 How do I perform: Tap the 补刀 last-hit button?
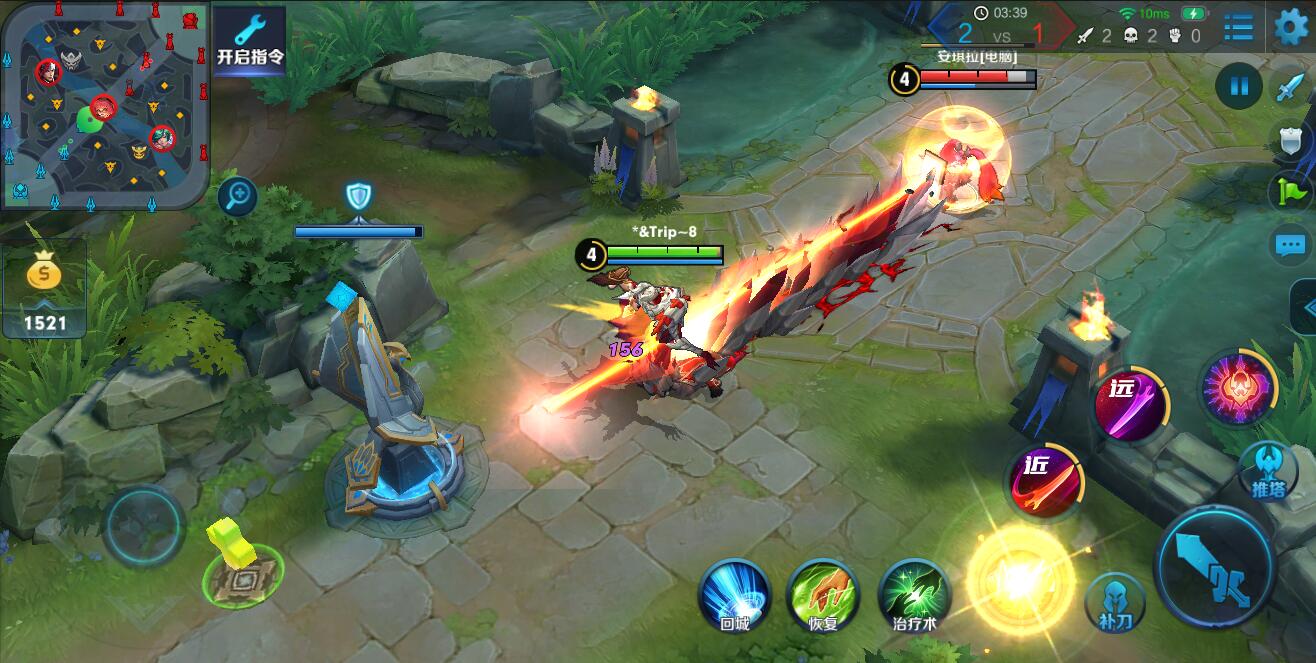[1116, 600]
